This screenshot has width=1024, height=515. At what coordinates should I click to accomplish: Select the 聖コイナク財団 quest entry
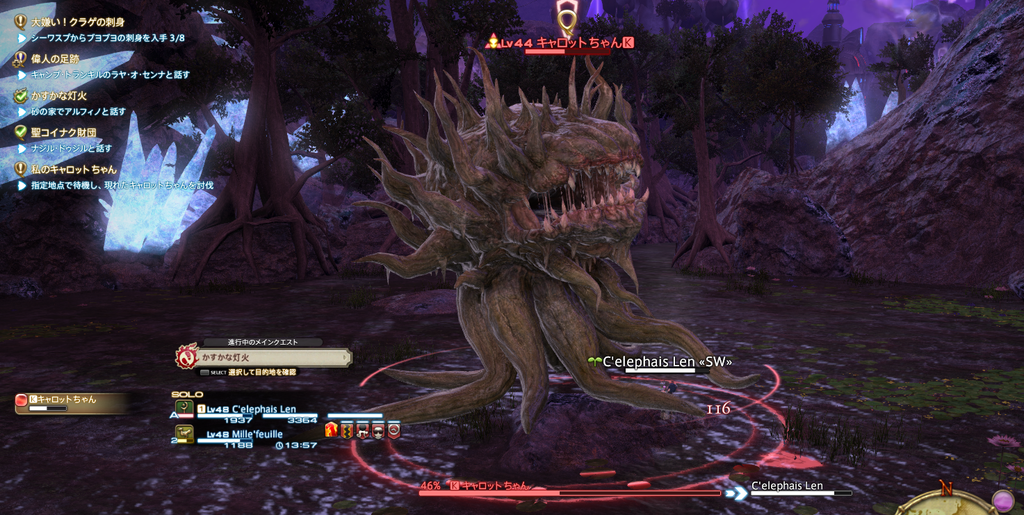62,132
